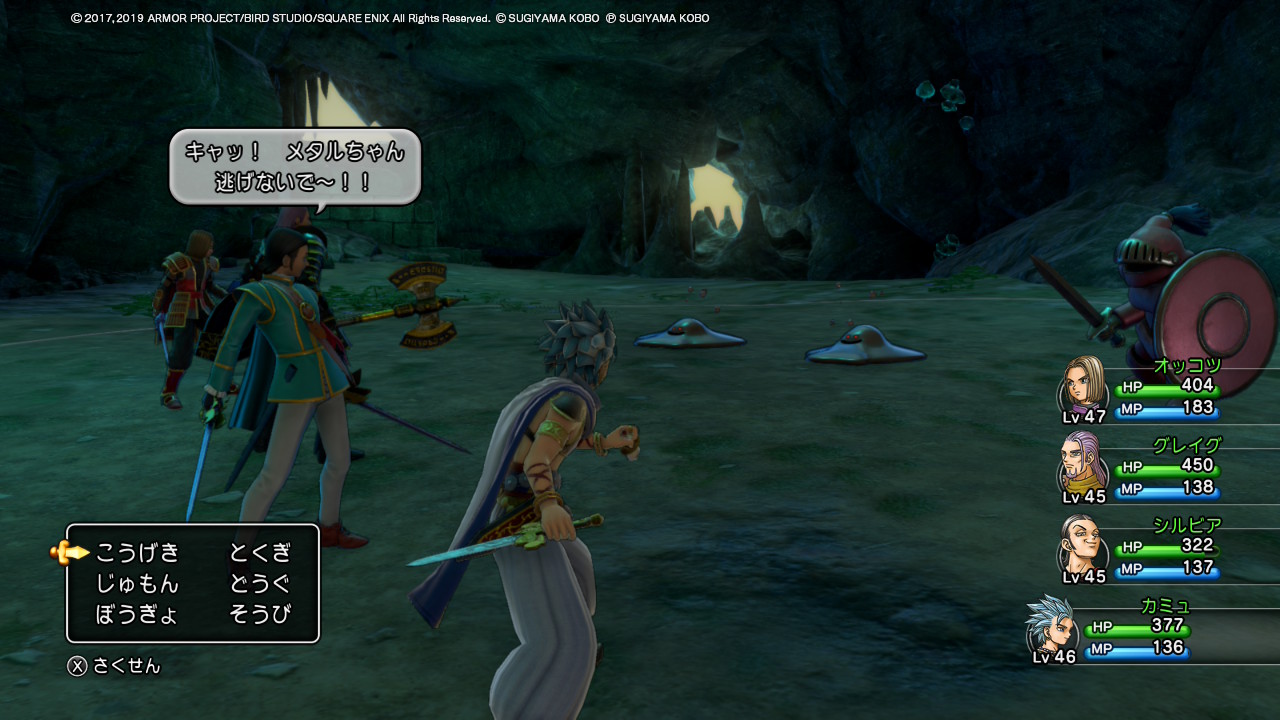Open どうぐ (Items) menu
Screen dimensions: 1280x720
pos(260,583)
